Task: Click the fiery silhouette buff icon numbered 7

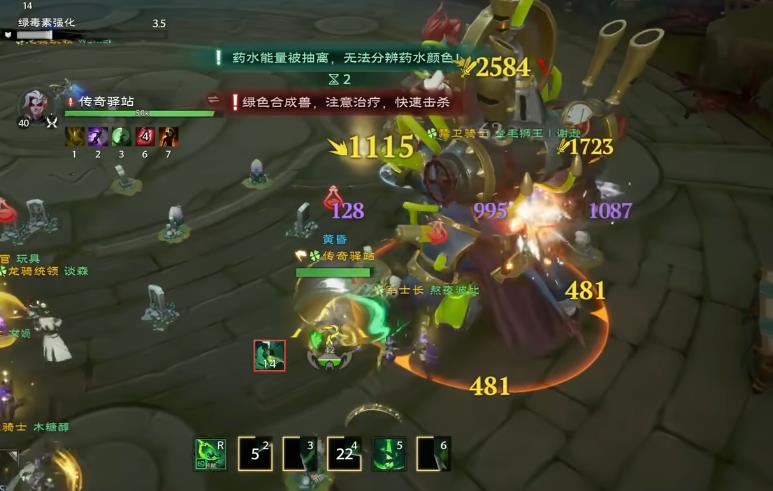Action: pyautogui.click(x=168, y=136)
